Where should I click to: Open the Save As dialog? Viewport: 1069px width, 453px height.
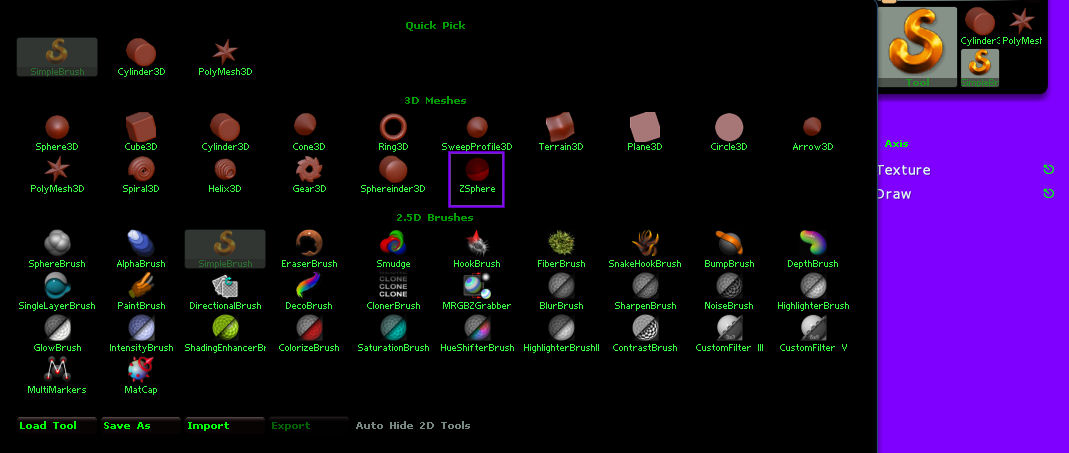click(x=140, y=426)
